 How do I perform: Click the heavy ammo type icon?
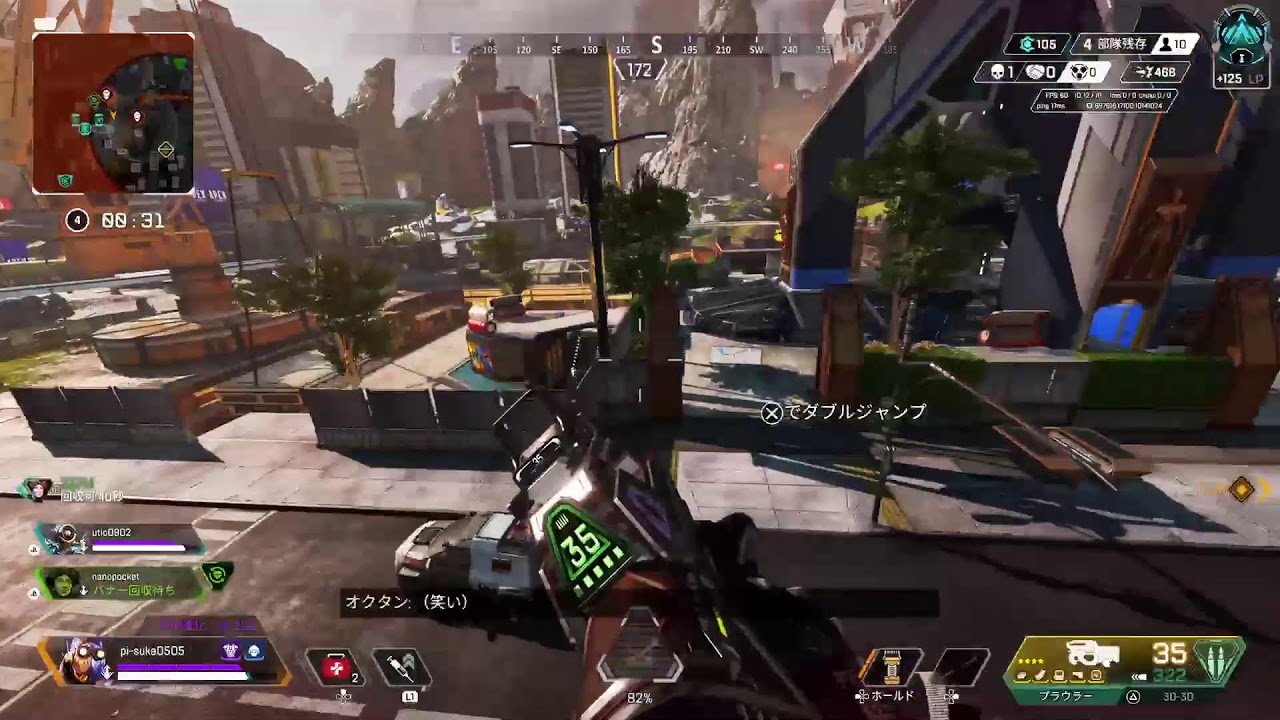click(x=1218, y=661)
